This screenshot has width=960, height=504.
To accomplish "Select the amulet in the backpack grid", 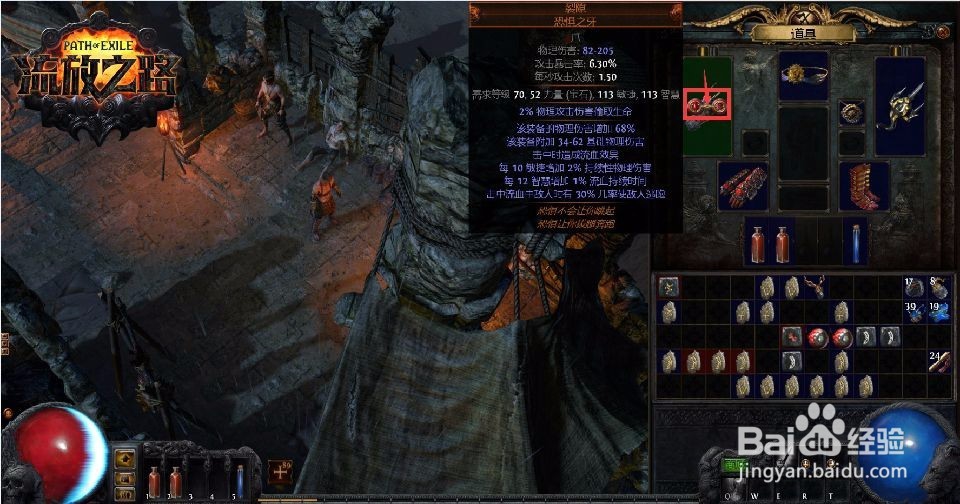I will click(x=817, y=288).
